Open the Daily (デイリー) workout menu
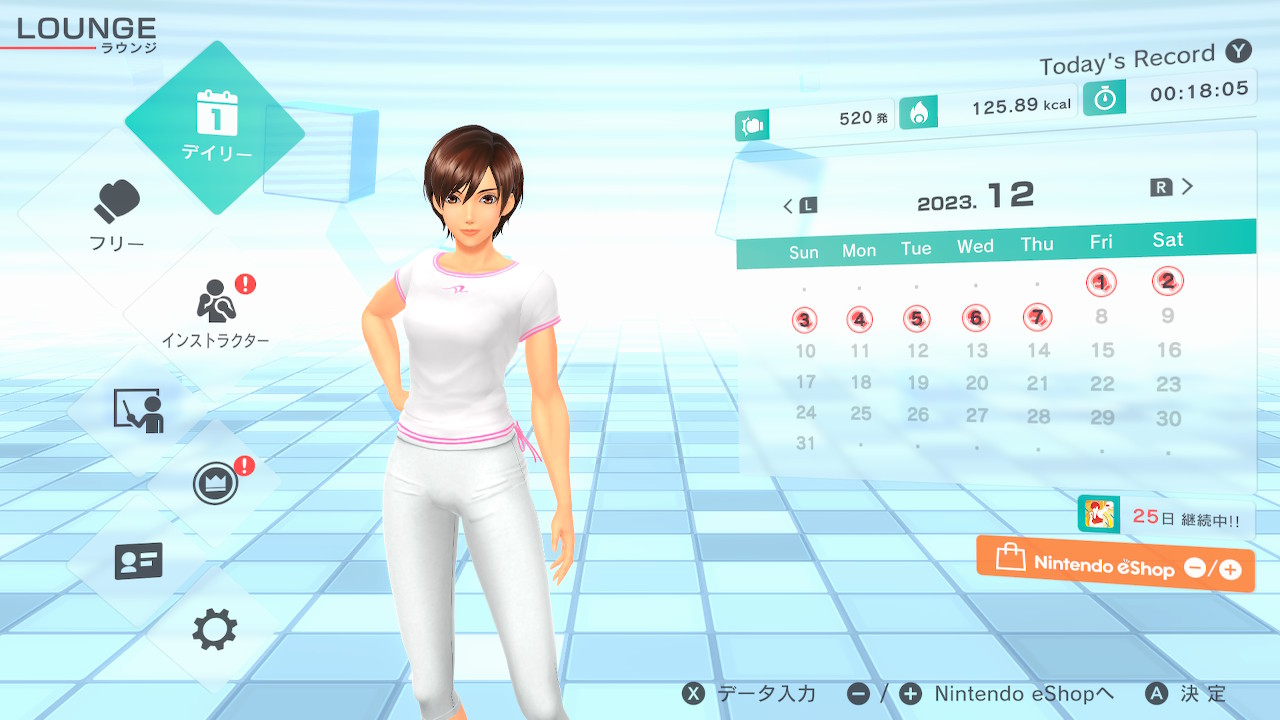 pos(216,125)
